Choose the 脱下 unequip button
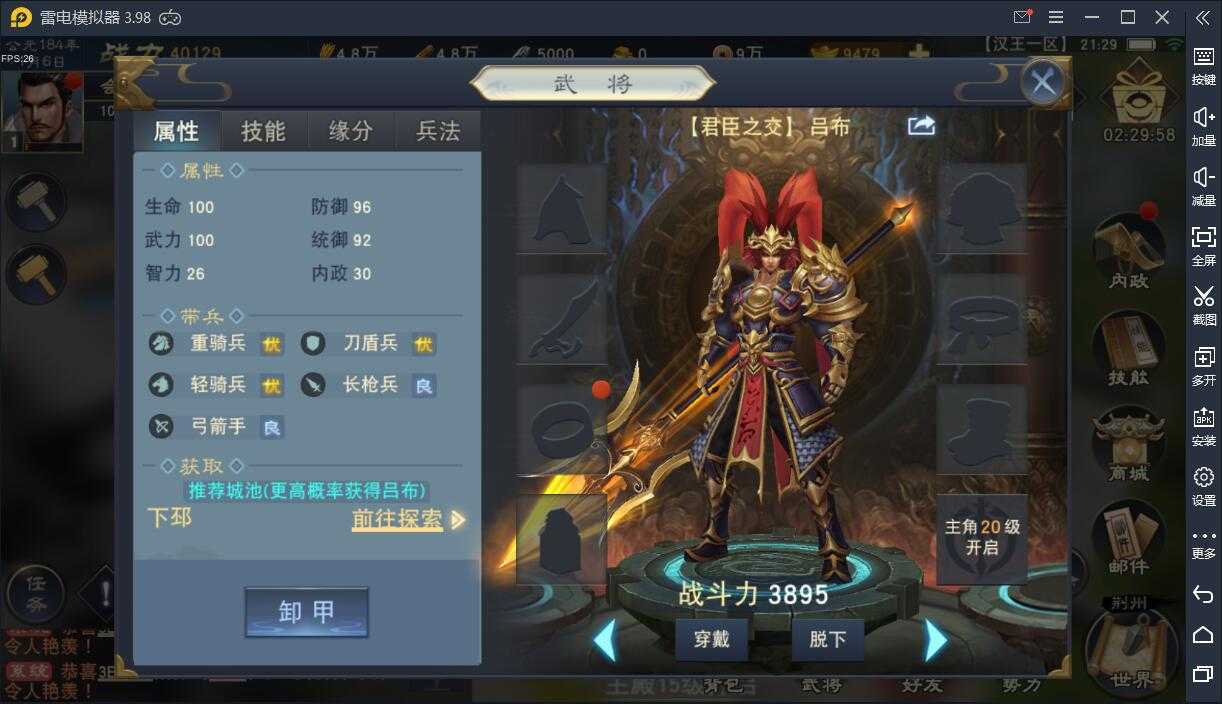Screen dimensions: 1222x704 point(827,639)
